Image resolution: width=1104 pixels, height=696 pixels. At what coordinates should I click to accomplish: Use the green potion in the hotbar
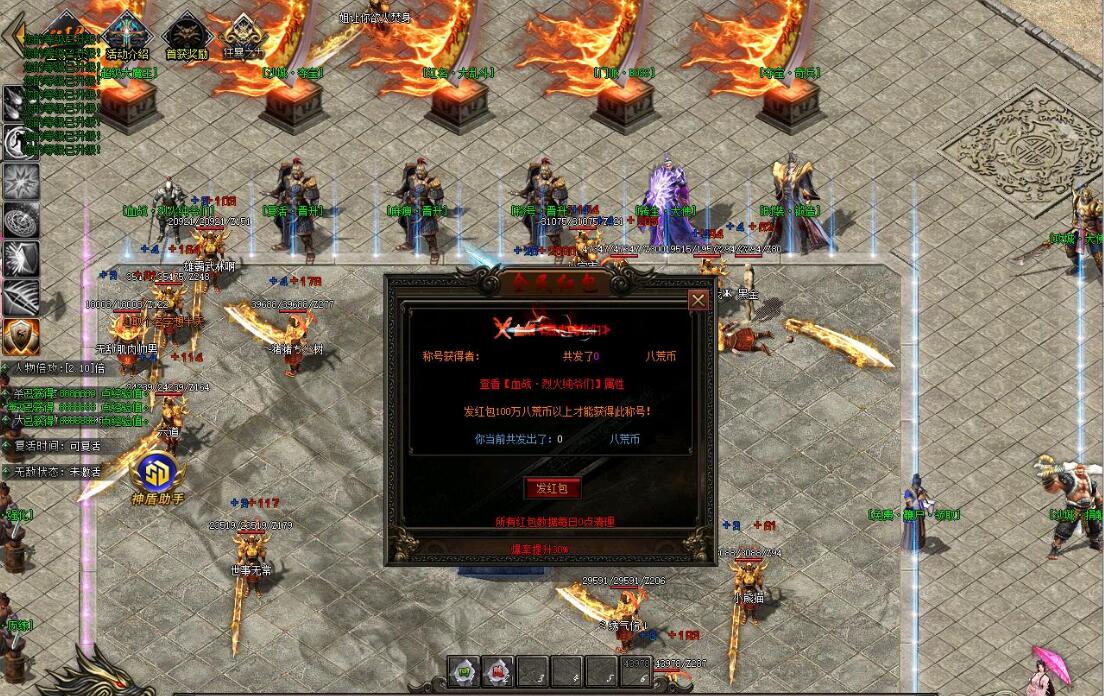[463, 671]
